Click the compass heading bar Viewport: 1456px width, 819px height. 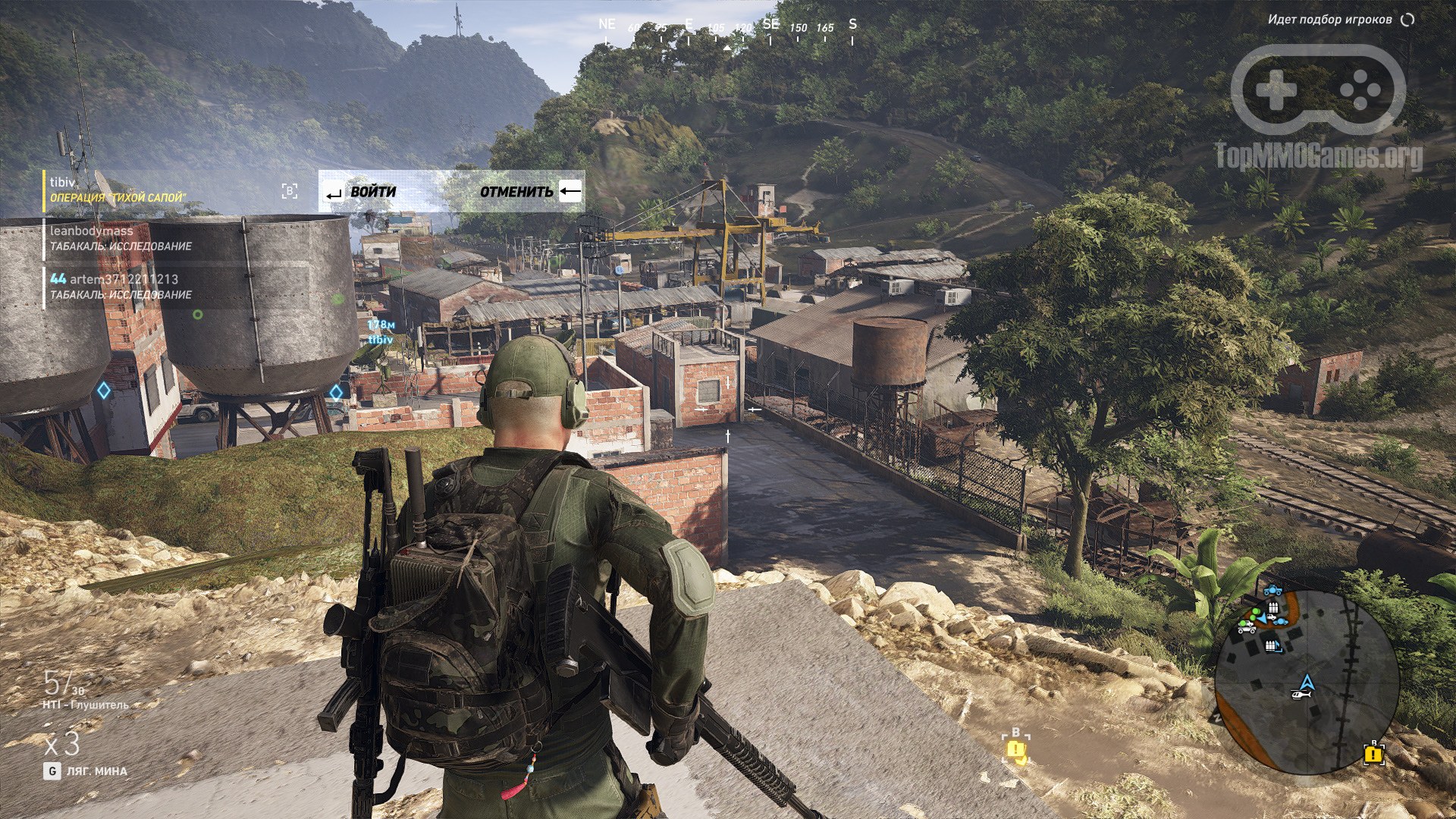point(728,29)
